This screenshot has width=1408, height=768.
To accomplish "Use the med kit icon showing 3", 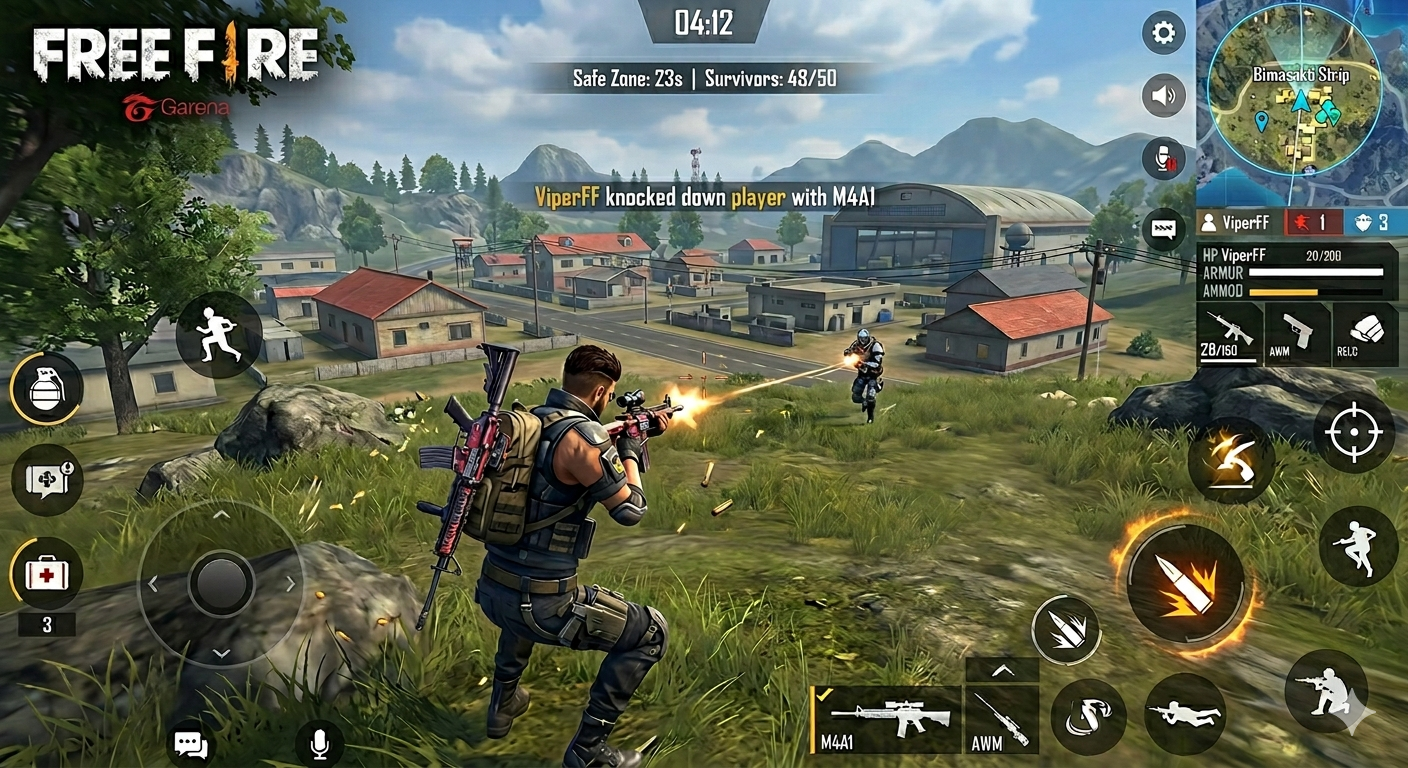I will pos(47,574).
